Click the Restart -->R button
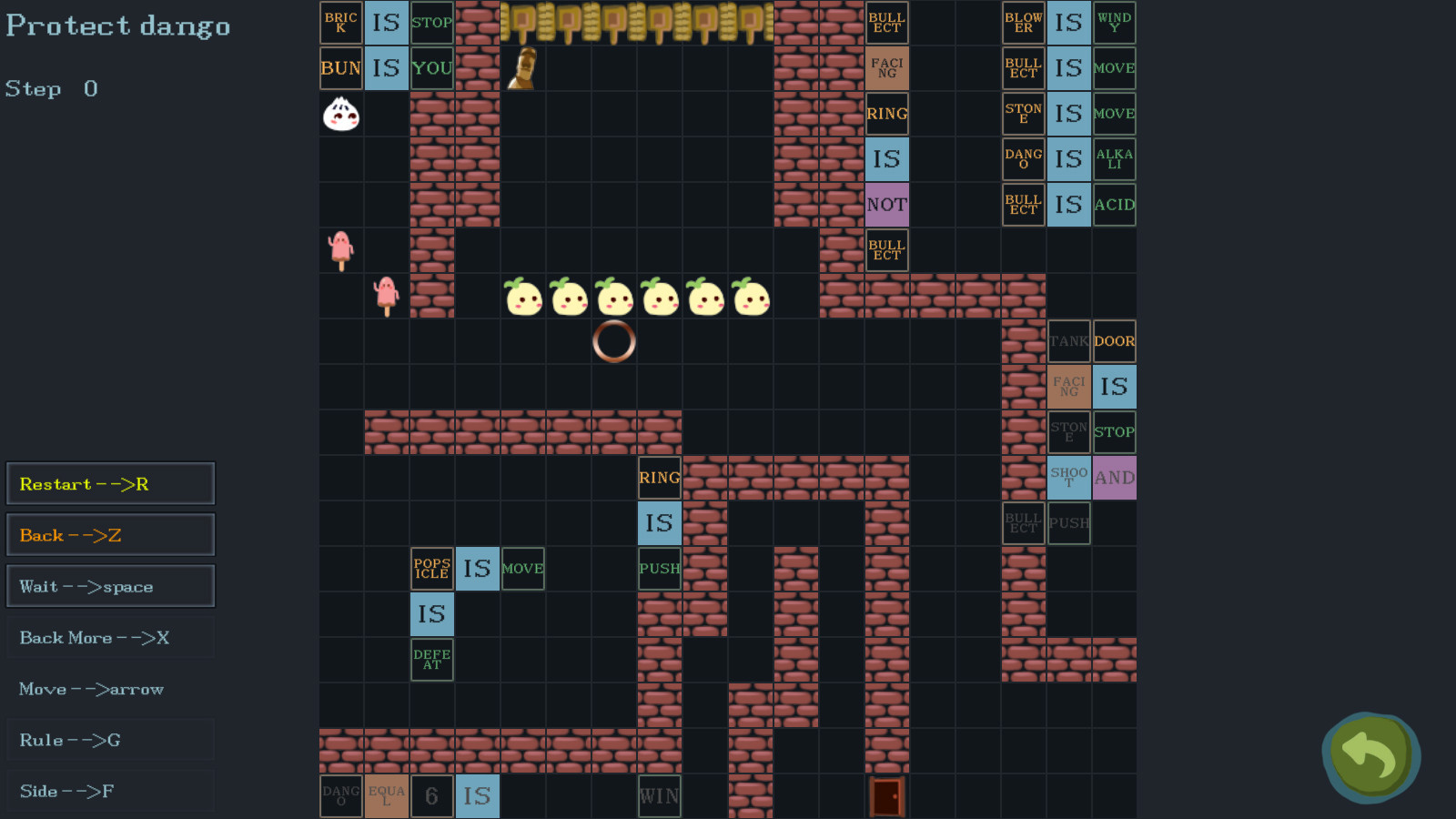Viewport: 1456px width, 819px height. [x=110, y=483]
